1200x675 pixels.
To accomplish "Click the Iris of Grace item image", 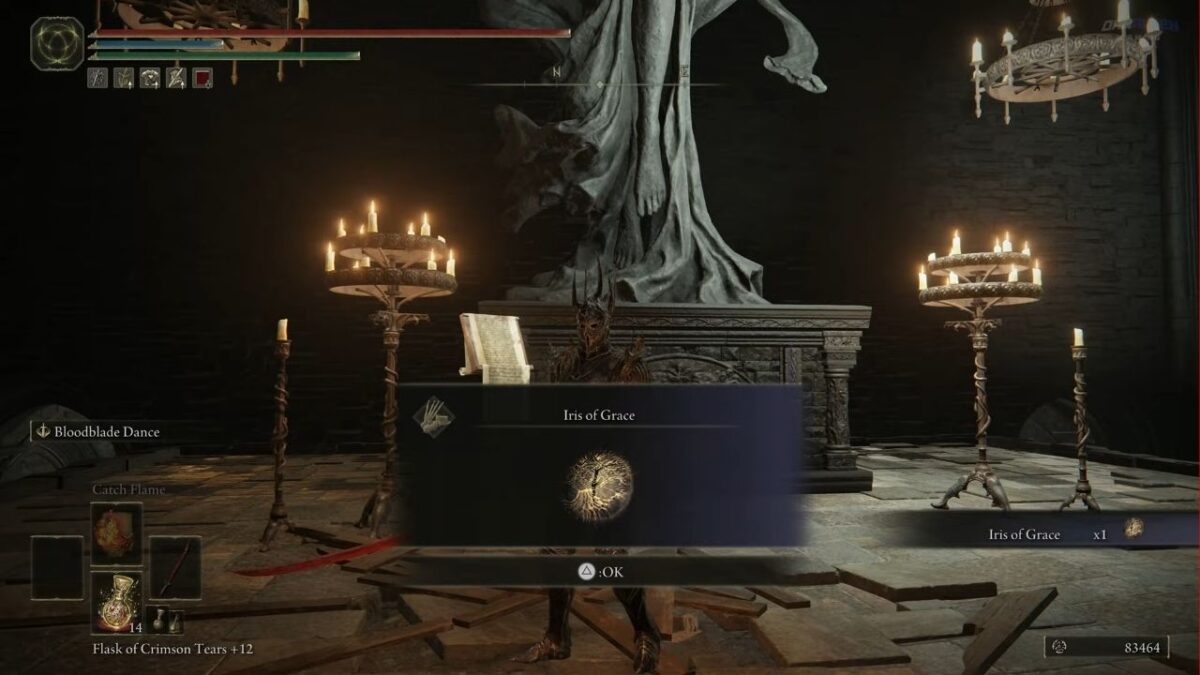I will 599,487.
